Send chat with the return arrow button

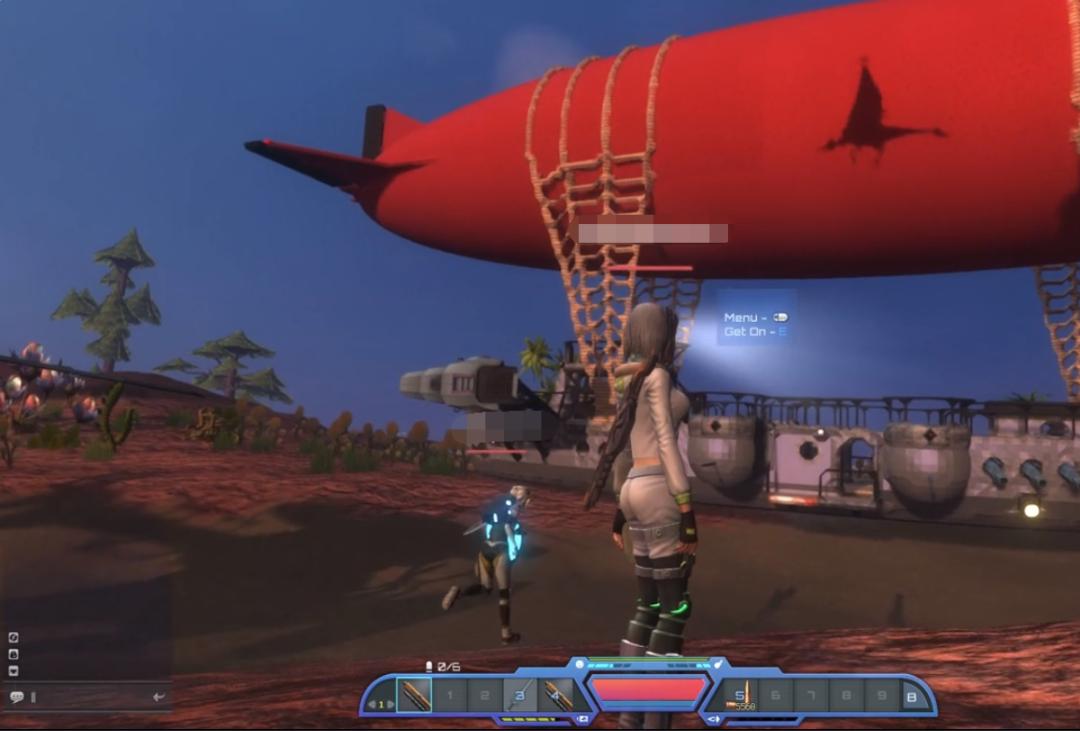coord(158,697)
